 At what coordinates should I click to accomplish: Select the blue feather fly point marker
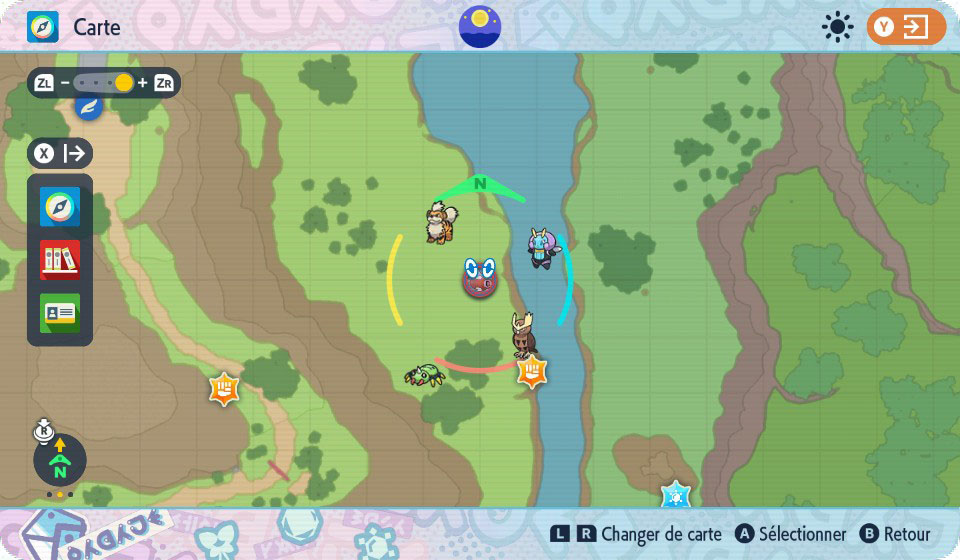pyautogui.click(x=89, y=106)
